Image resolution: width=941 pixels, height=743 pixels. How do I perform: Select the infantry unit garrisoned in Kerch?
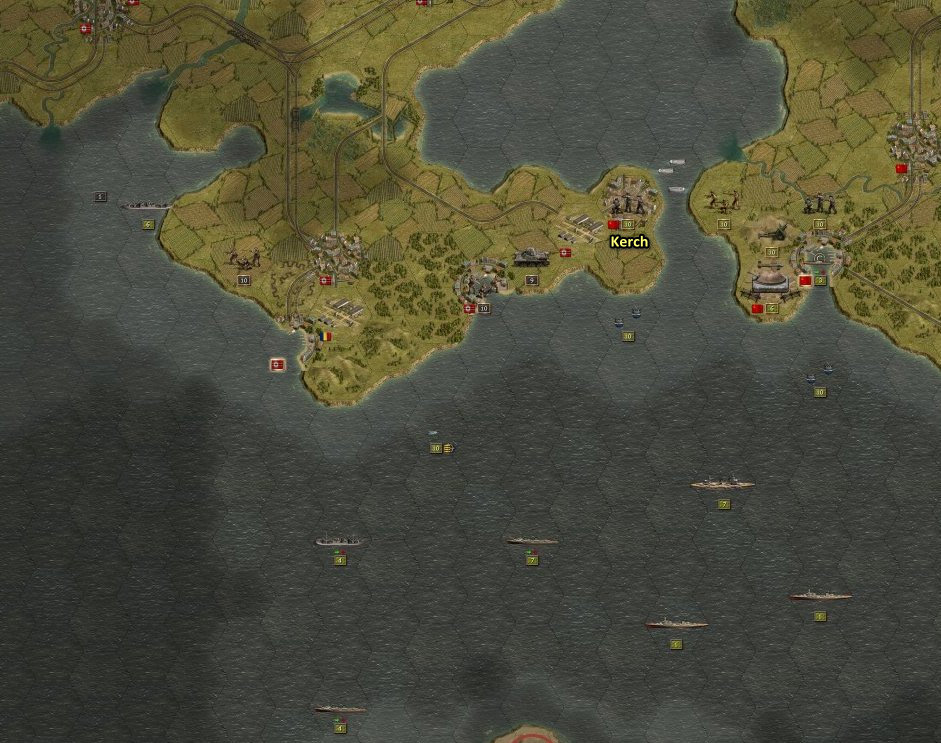coord(628,202)
